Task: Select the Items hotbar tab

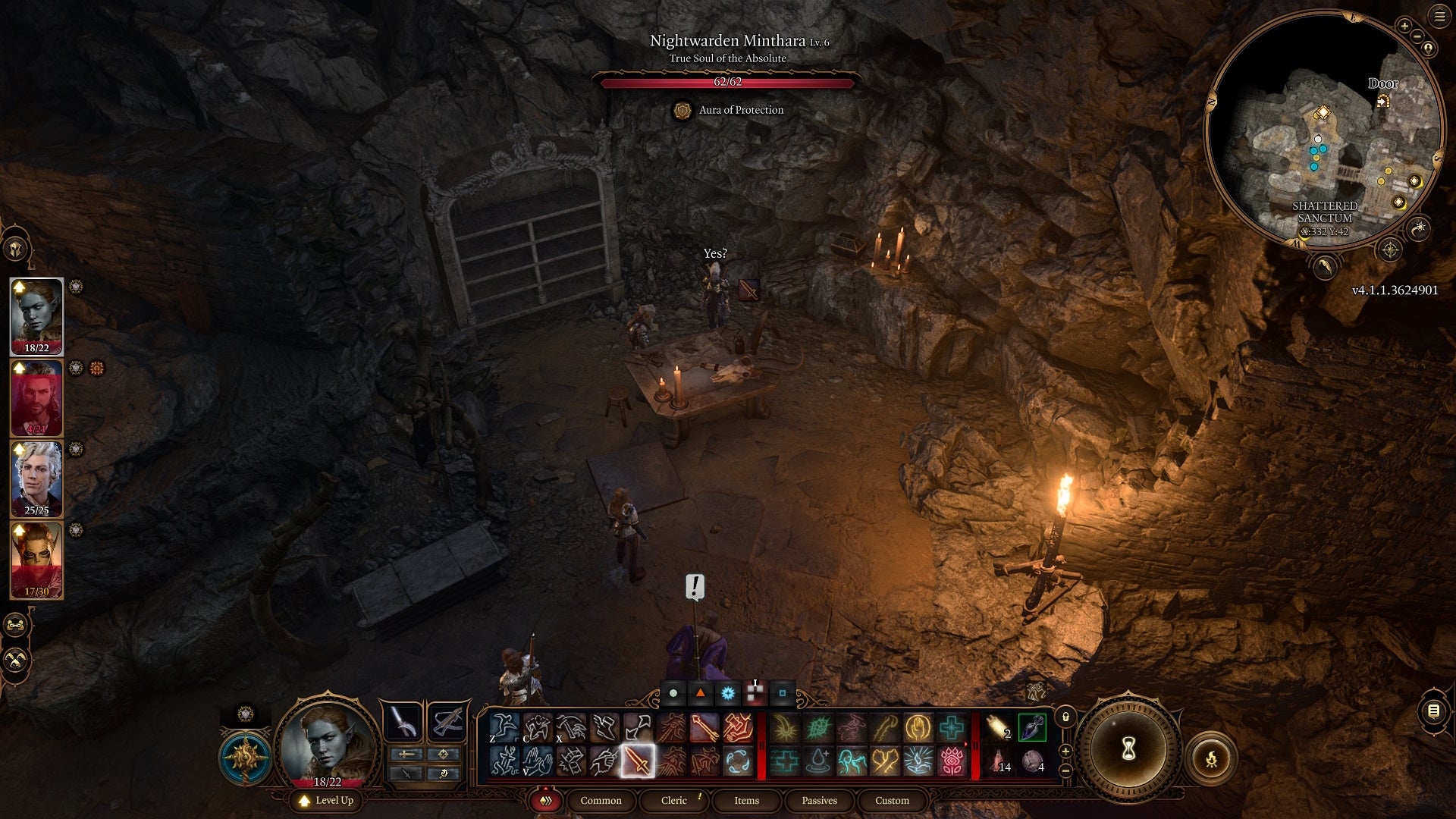Action: coord(746,801)
